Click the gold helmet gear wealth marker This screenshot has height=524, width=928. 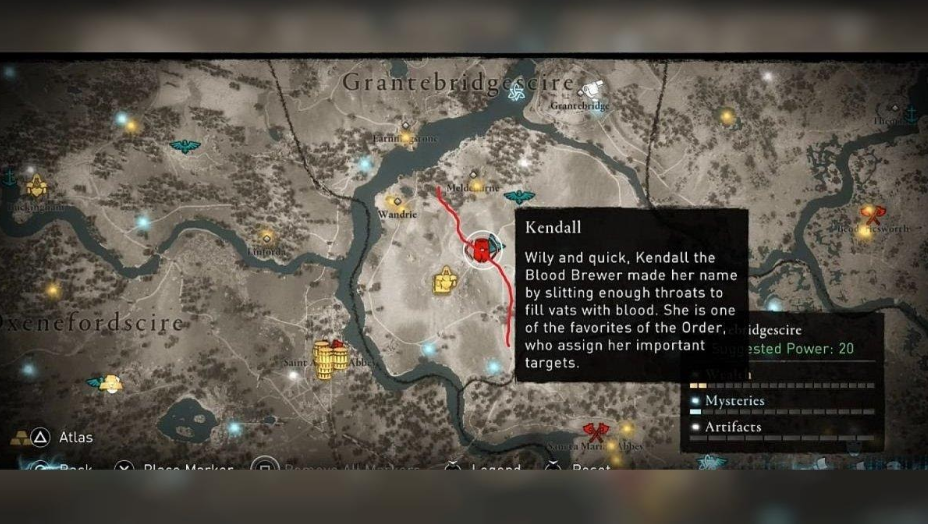[x=444, y=282]
